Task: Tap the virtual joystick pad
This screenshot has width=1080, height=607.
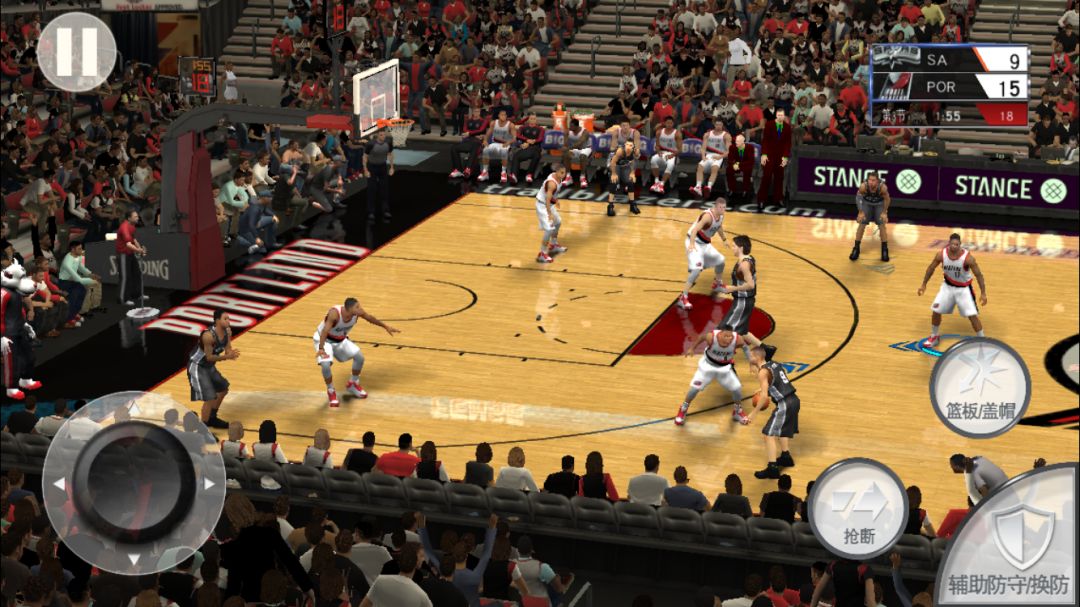Action: coord(134,483)
